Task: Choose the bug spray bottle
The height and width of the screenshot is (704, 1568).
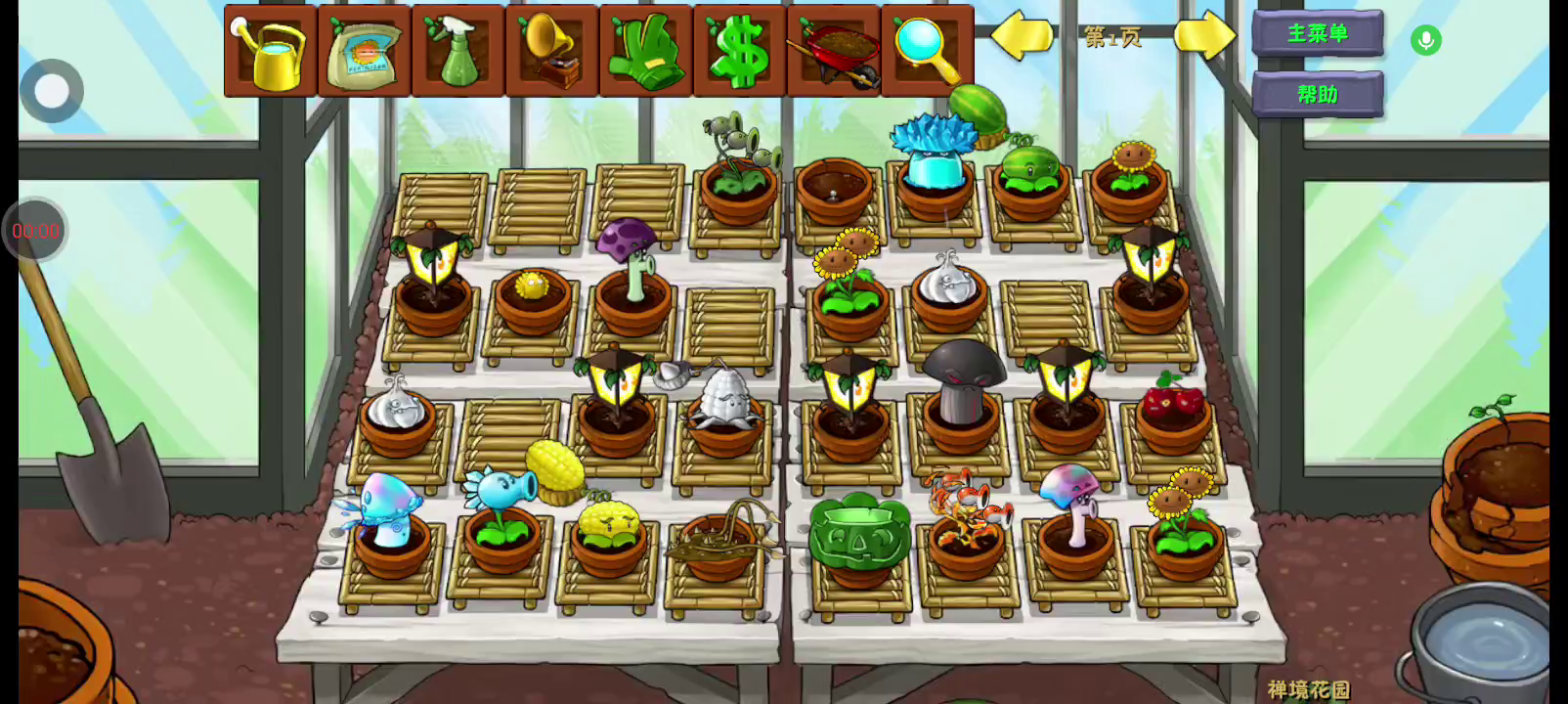Action: [x=457, y=51]
